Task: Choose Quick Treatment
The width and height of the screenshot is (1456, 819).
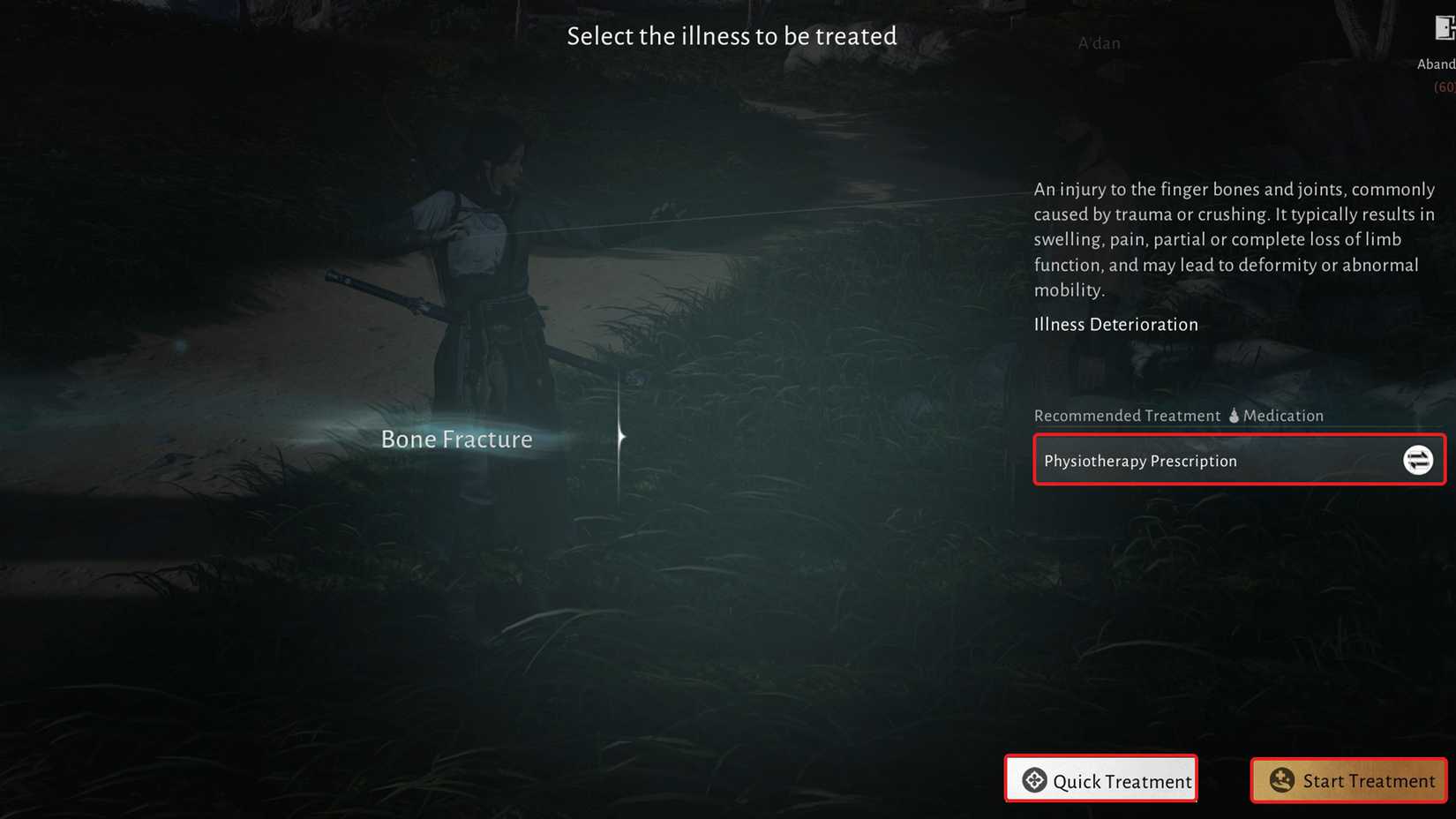Action: [x=1101, y=780]
